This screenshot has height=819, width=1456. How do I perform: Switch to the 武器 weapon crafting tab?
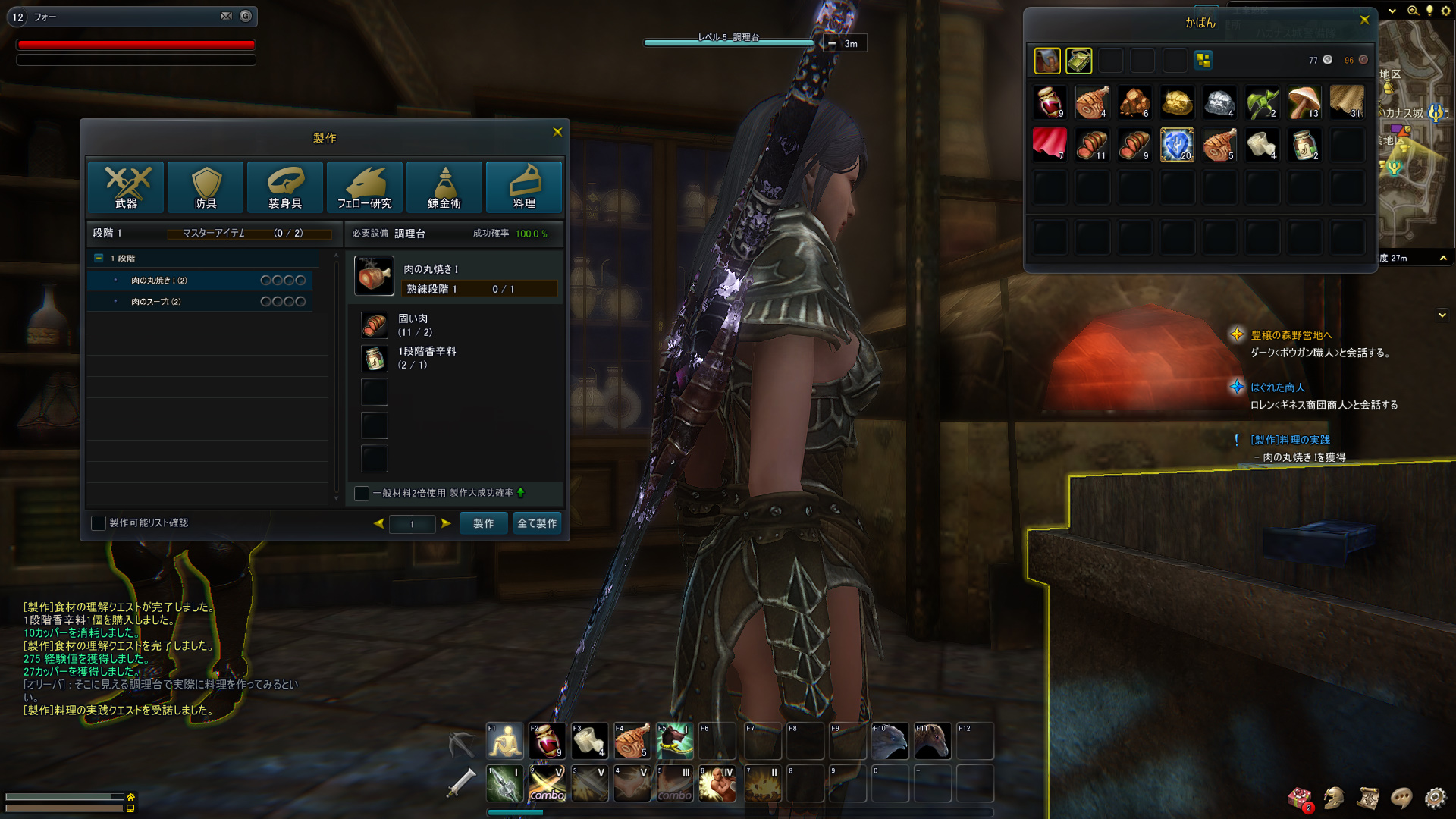[126, 187]
